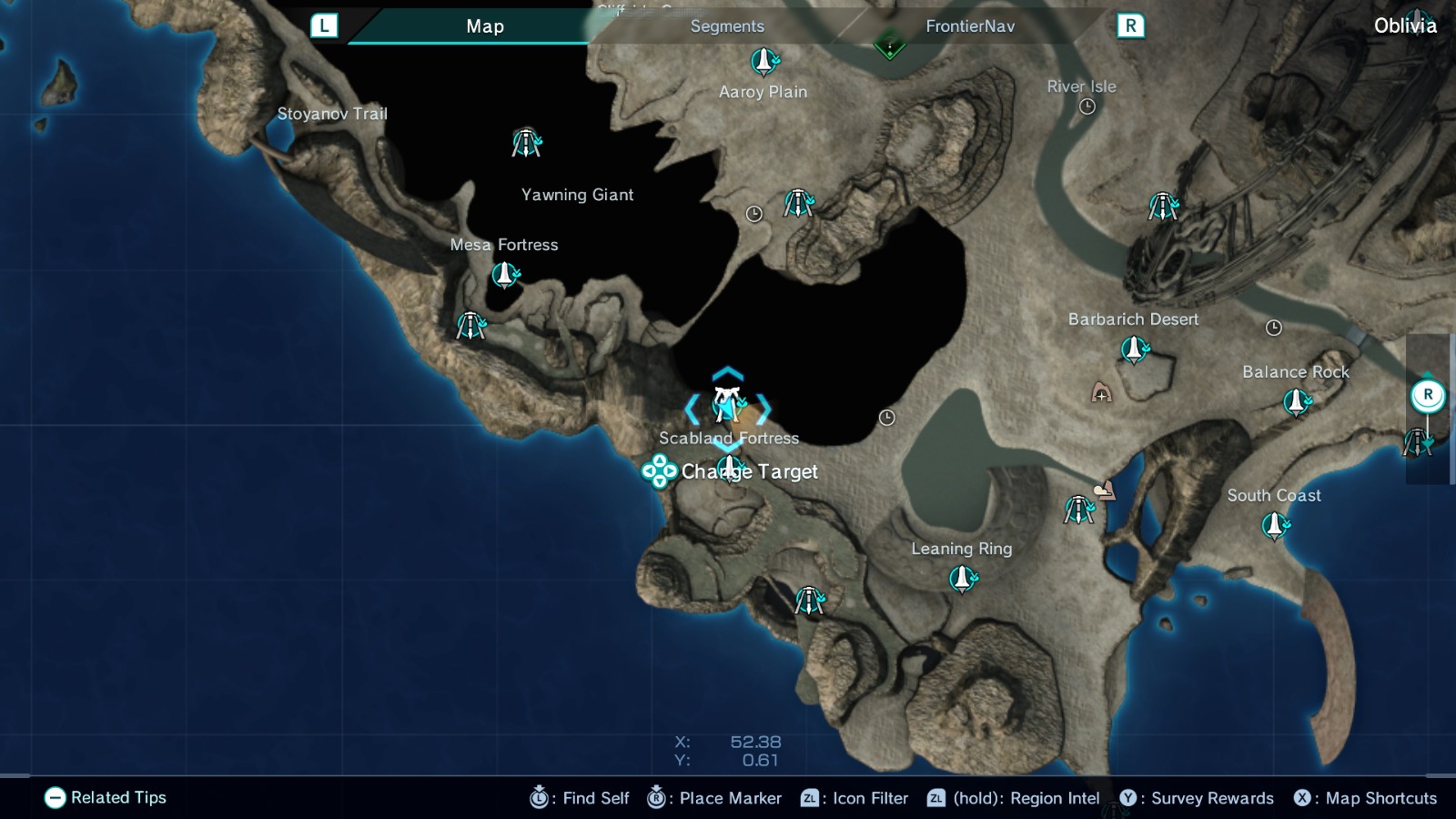This screenshot has width=1456, height=819.
Task: Click the clock icon next to River Isle
Action: click(x=1088, y=106)
